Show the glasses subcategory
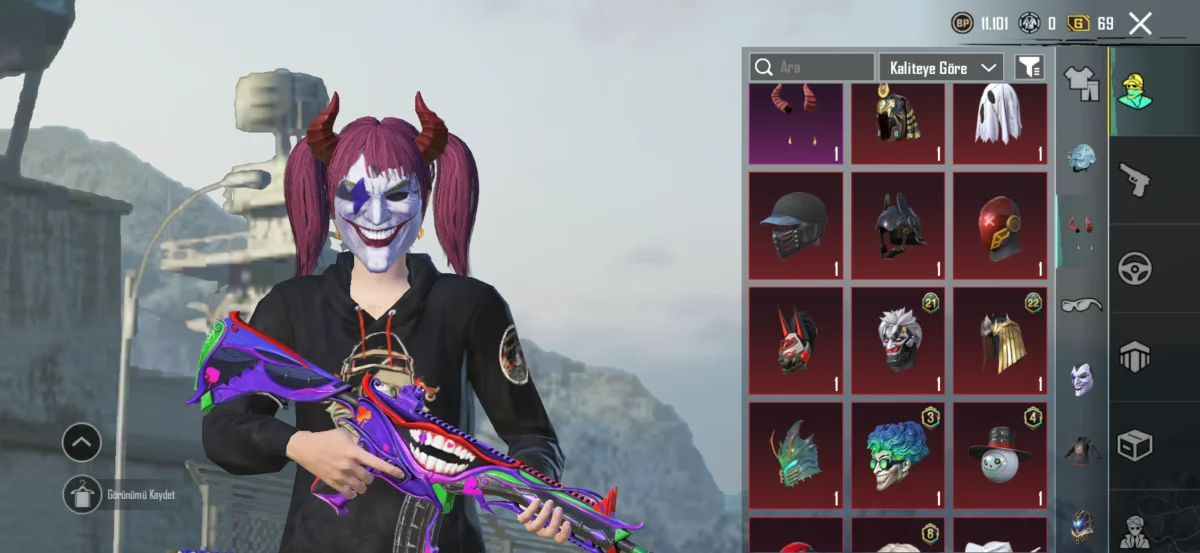1200x553 pixels. tap(1082, 304)
